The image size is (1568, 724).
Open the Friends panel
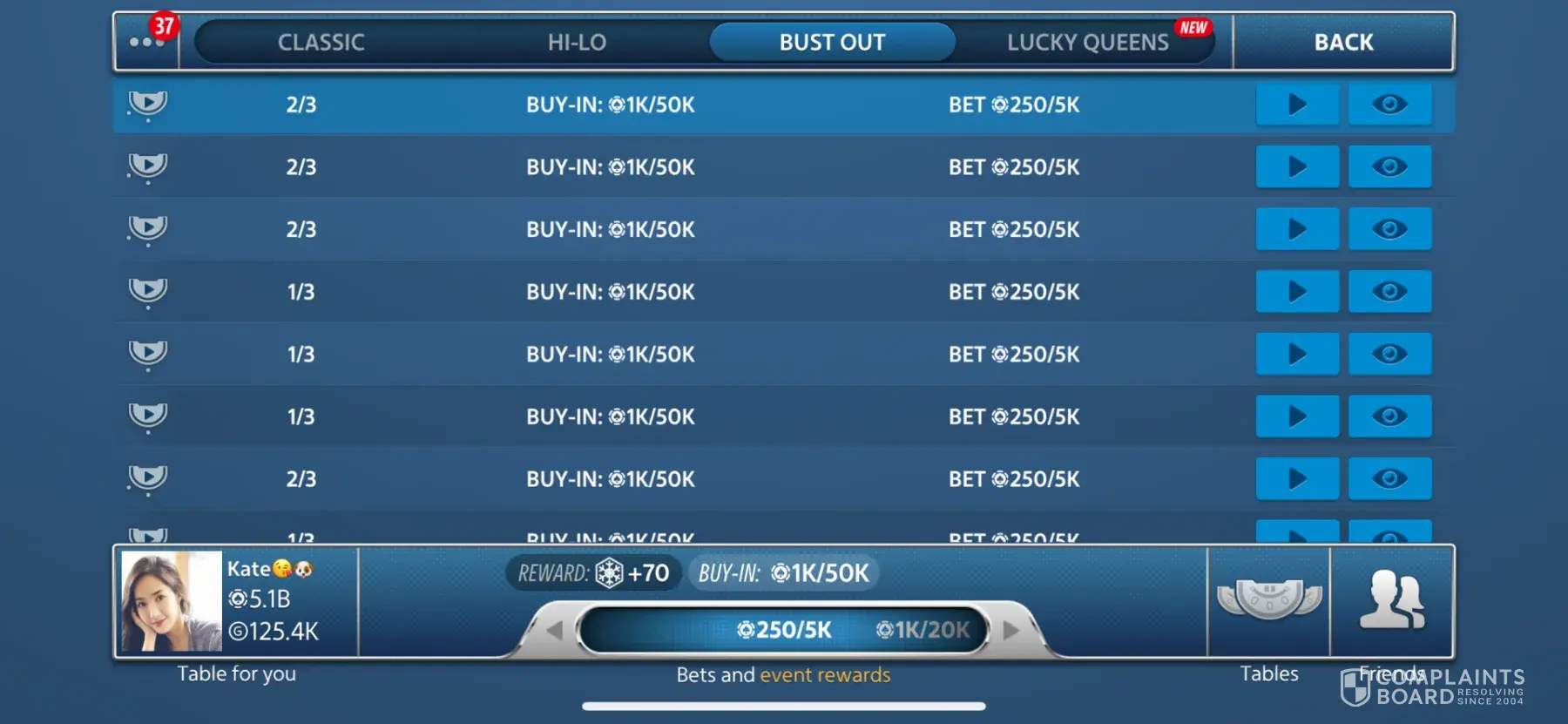1391,601
